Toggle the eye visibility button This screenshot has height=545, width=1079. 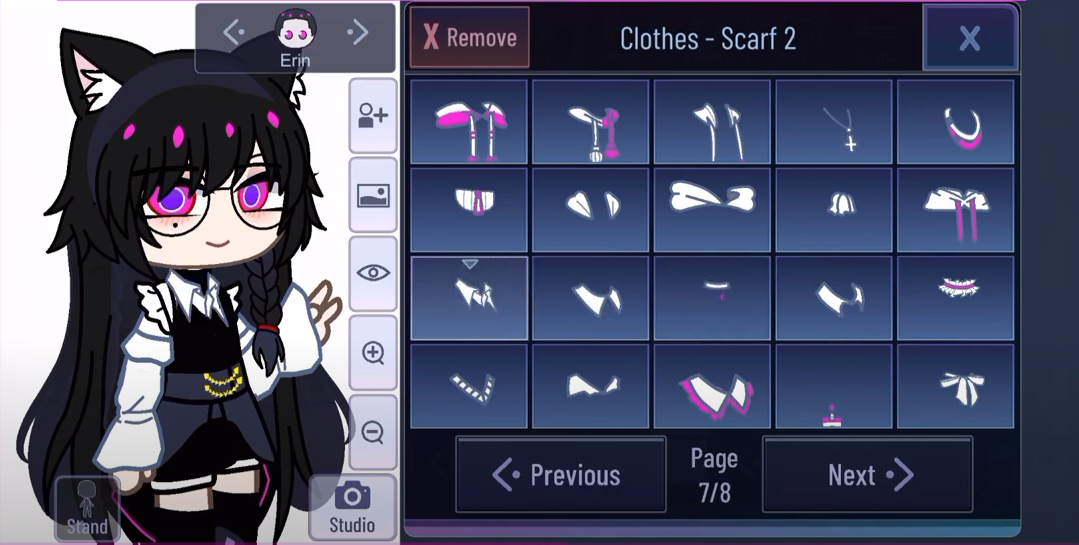[x=373, y=273]
